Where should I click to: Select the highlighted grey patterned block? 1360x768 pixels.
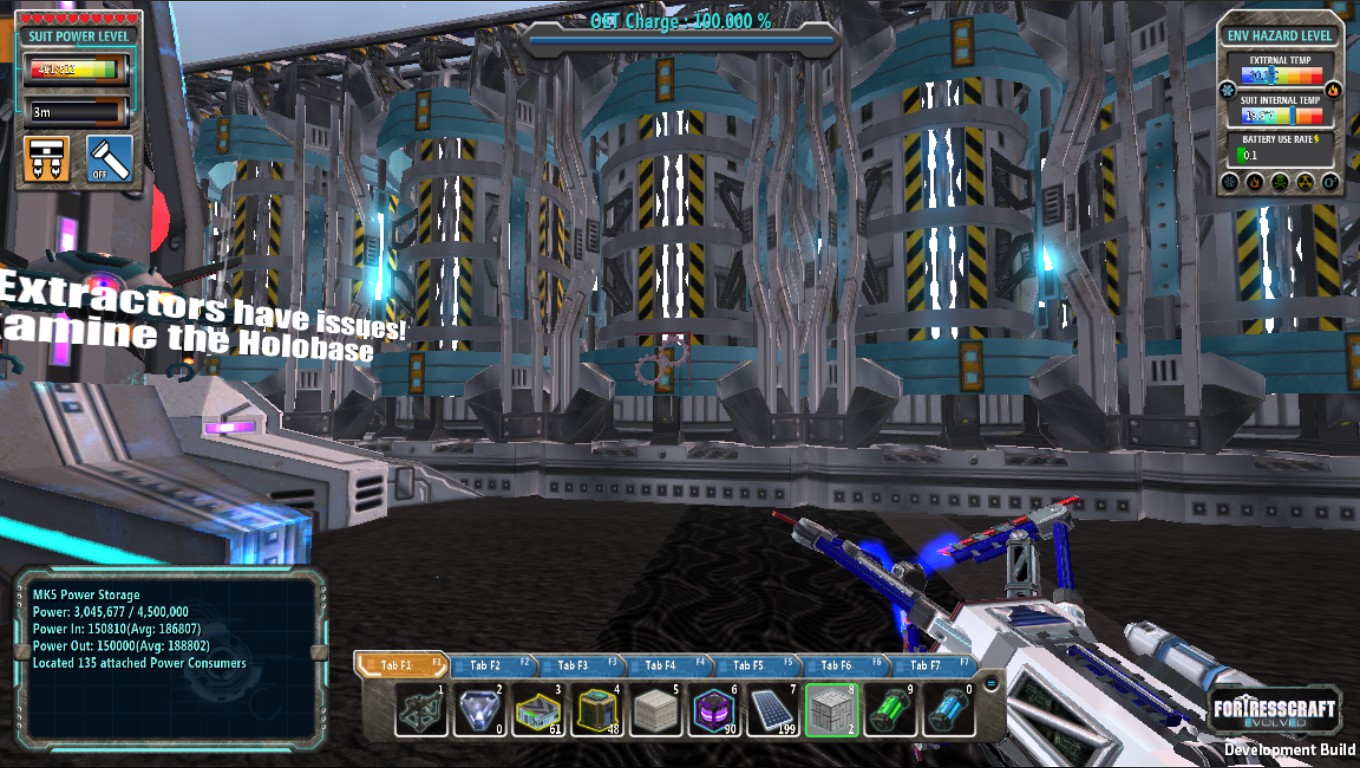click(x=832, y=710)
